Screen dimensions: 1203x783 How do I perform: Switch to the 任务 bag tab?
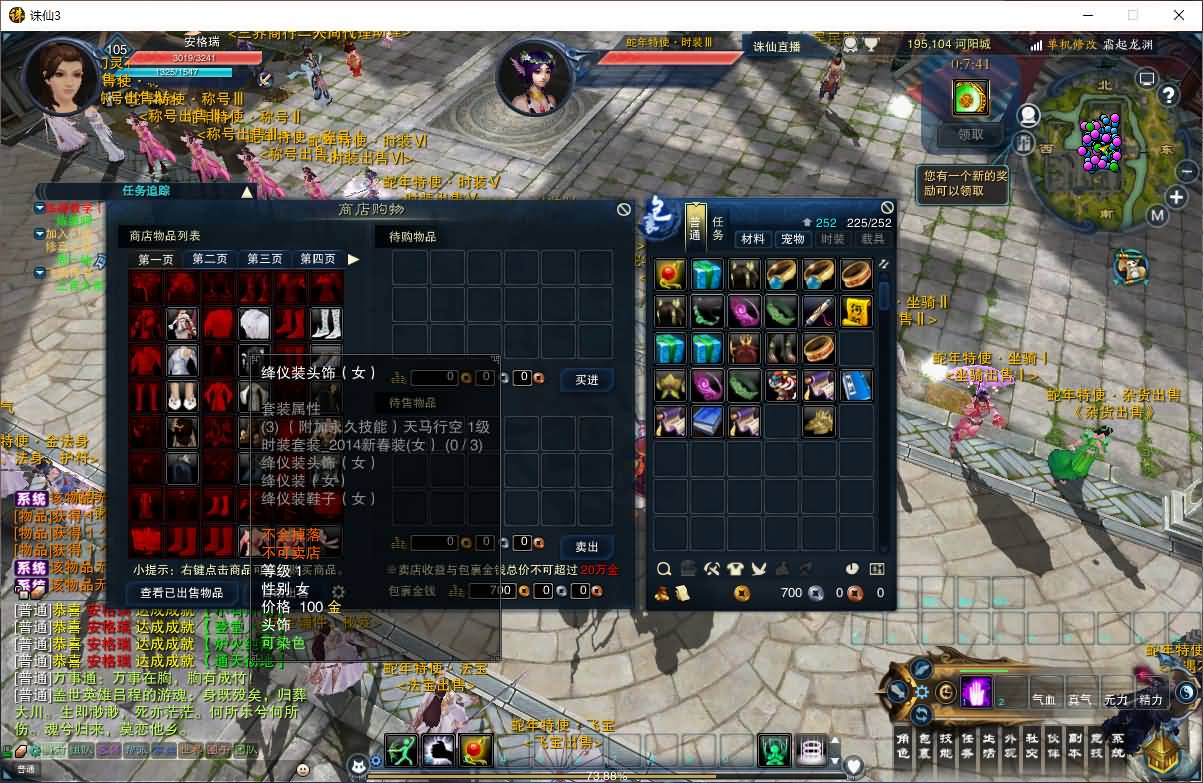coord(719,228)
